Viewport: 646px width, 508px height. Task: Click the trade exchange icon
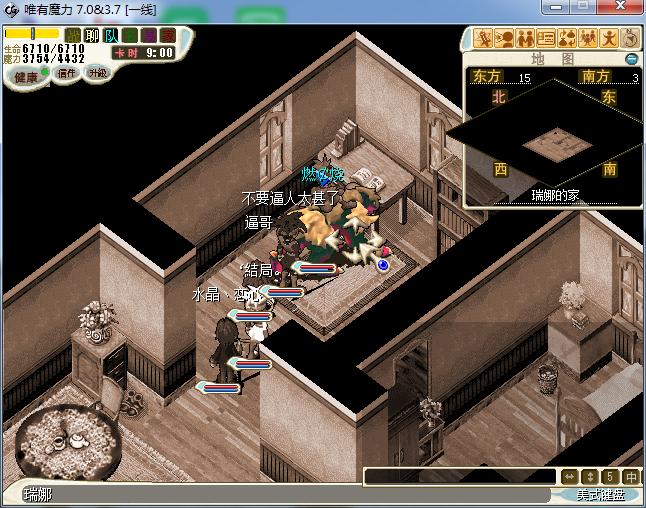point(568,39)
